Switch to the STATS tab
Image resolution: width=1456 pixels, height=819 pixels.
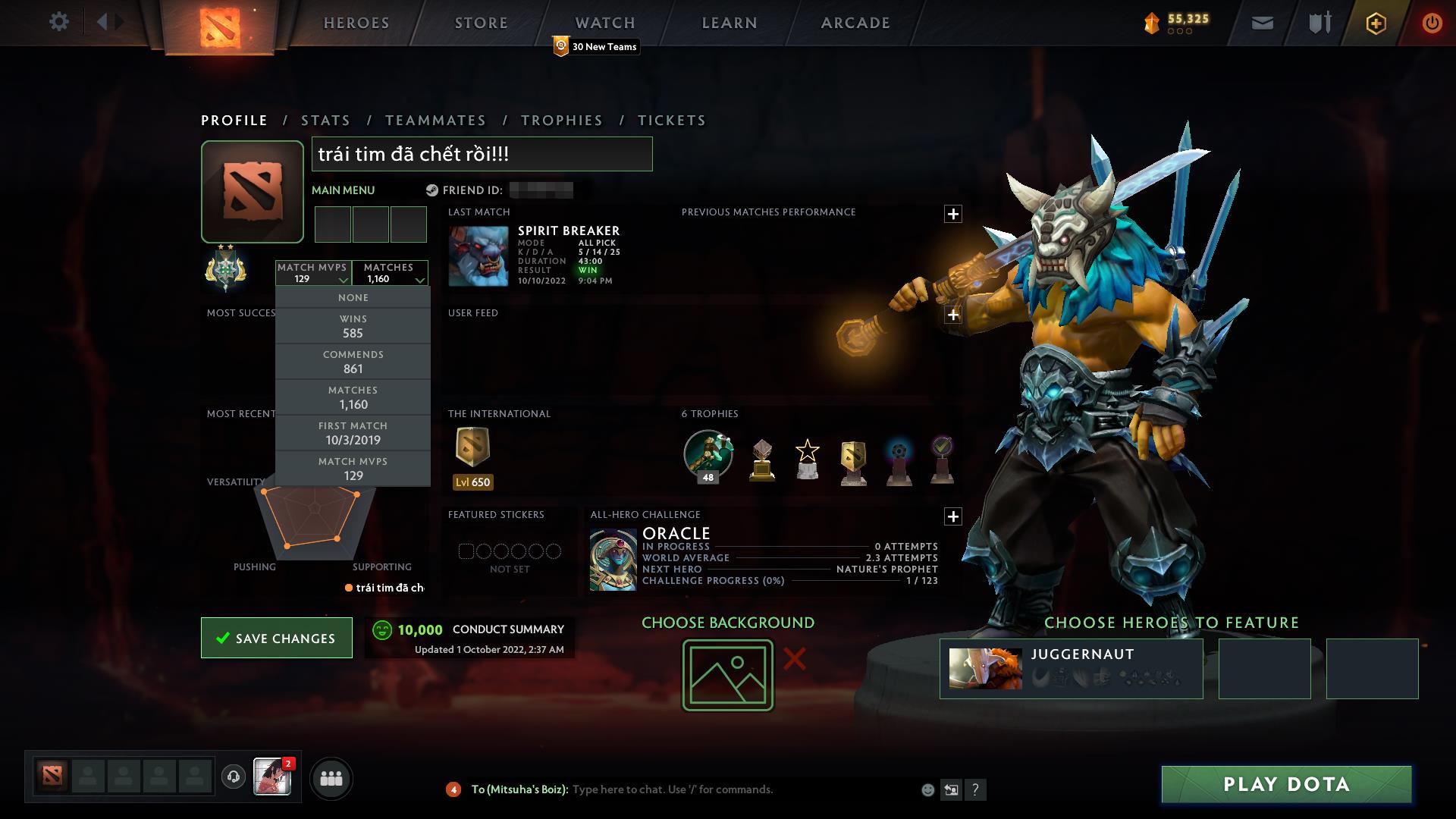coord(324,120)
